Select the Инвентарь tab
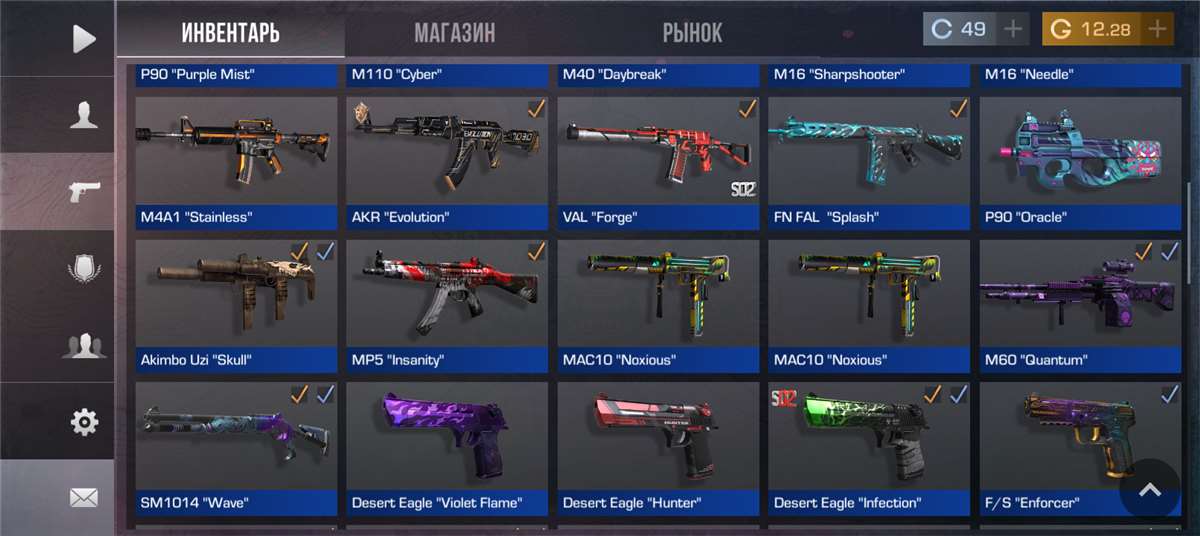The height and width of the screenshot is (536, 1200). point(230,33)
